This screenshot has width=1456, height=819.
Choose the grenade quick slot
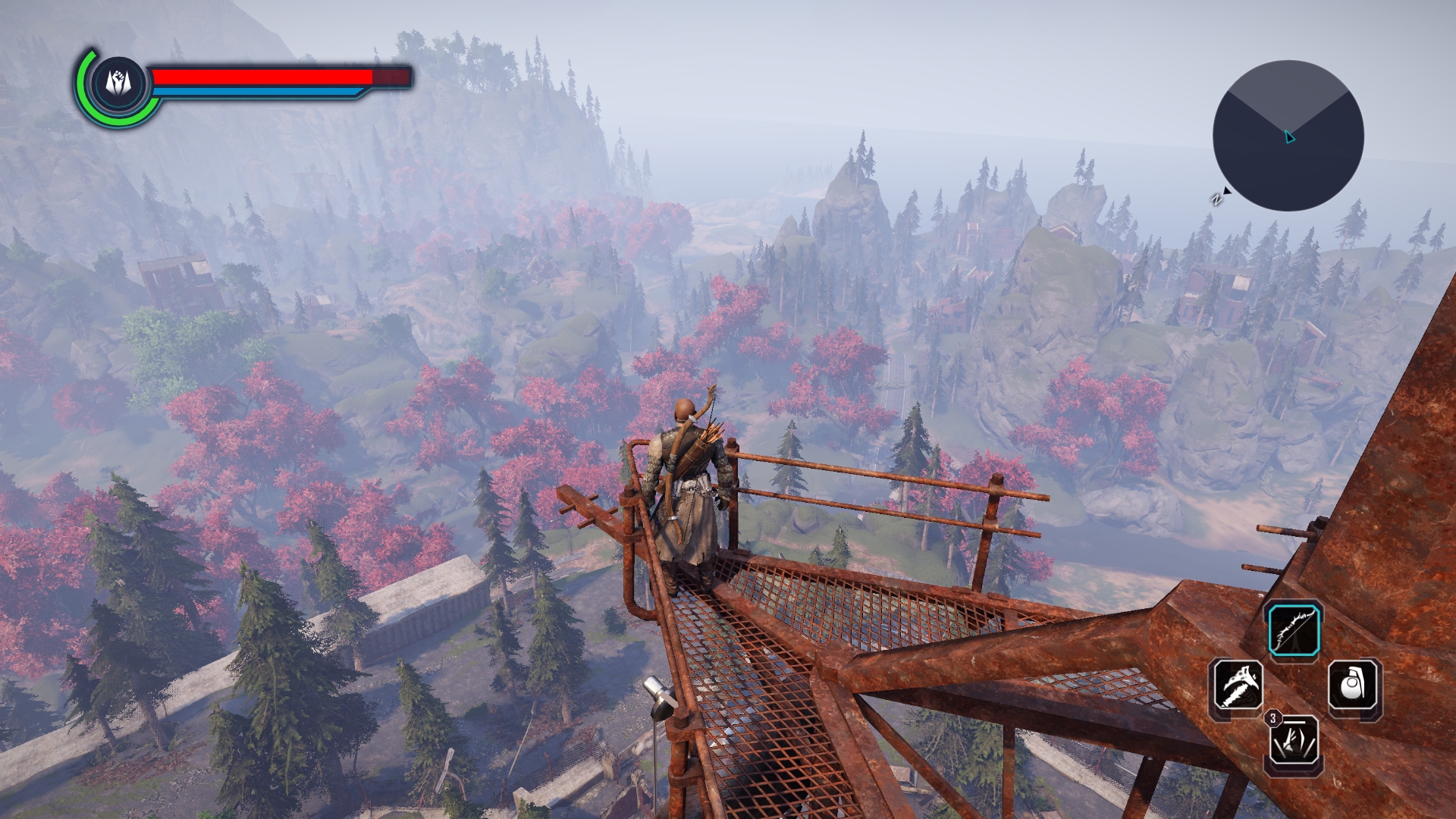point(1354,686)
